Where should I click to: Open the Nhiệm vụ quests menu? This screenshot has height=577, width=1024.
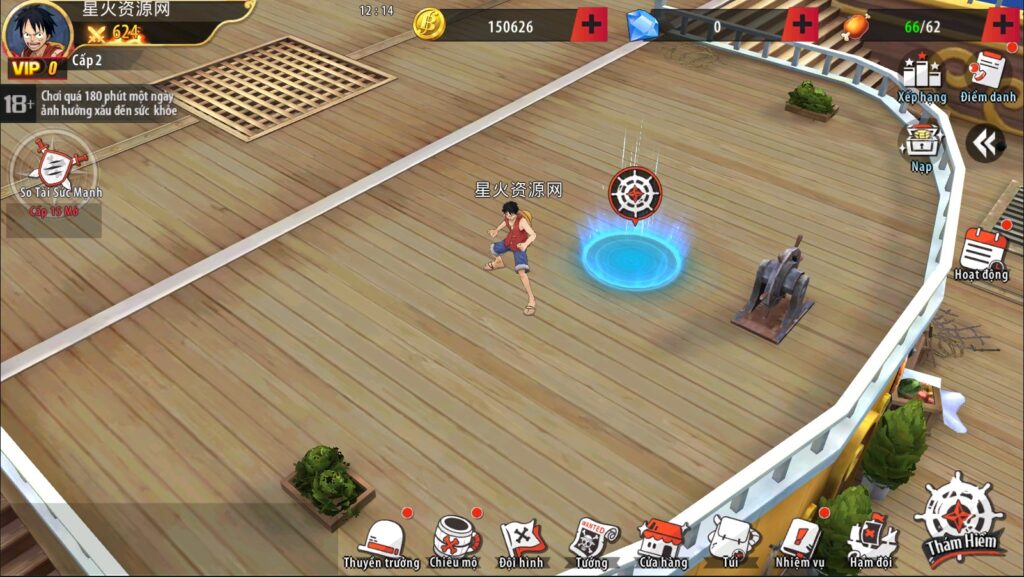pos(799,543)
